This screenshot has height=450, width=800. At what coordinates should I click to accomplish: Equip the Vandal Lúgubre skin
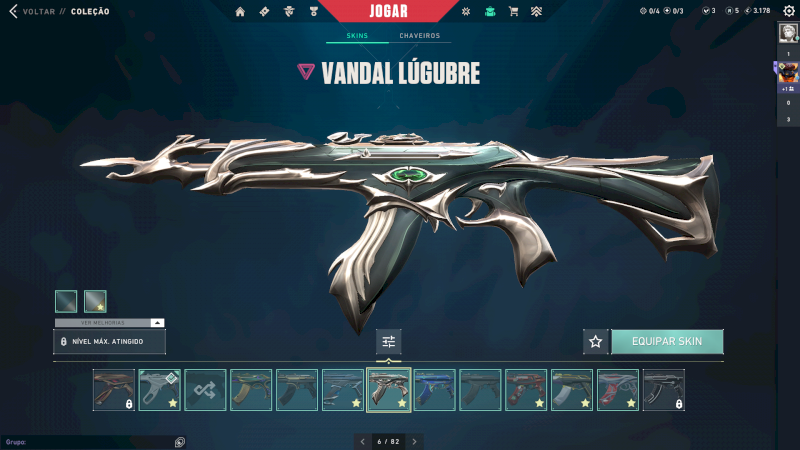667,341
